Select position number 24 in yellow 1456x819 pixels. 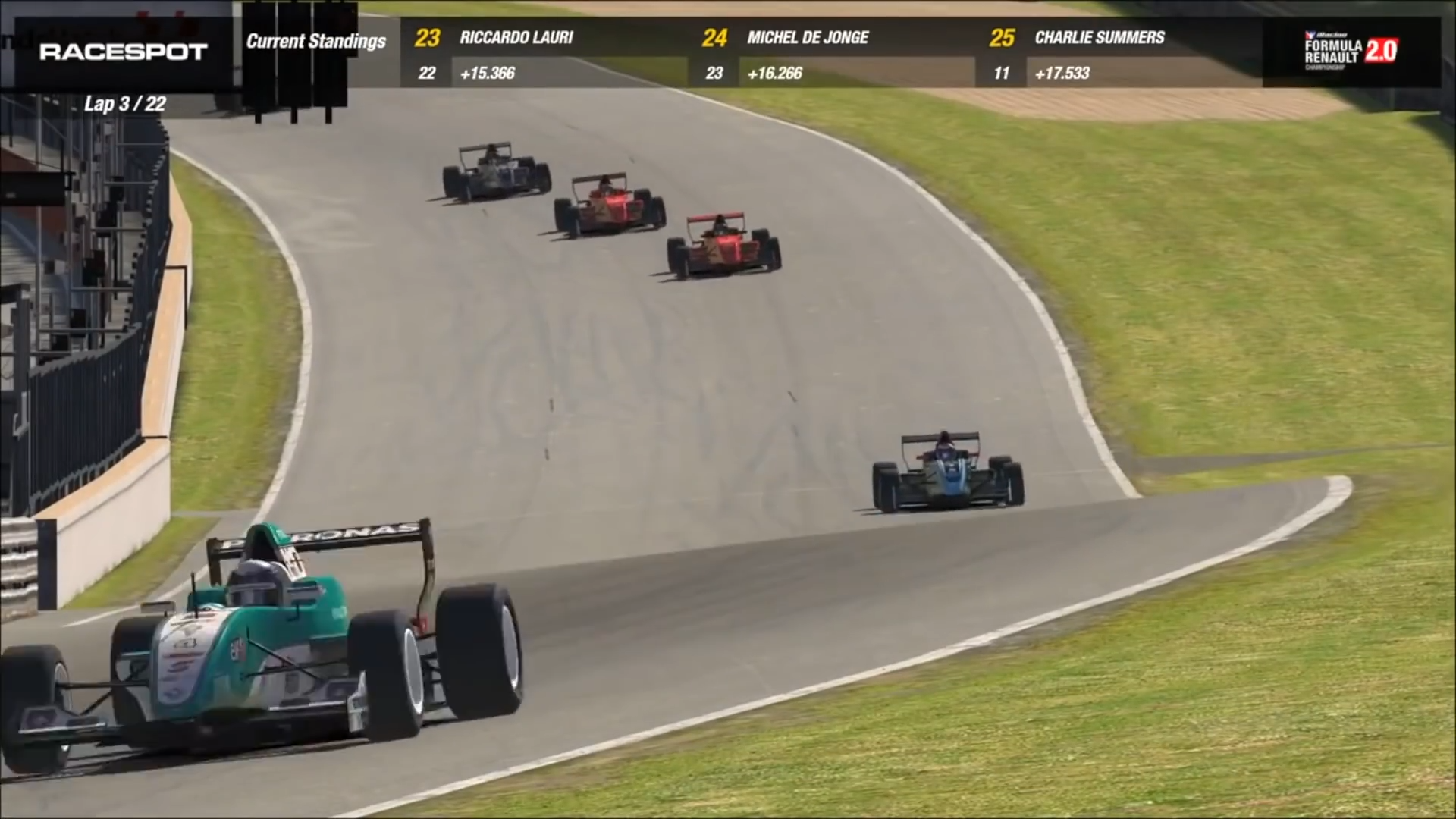pos(714,38)
